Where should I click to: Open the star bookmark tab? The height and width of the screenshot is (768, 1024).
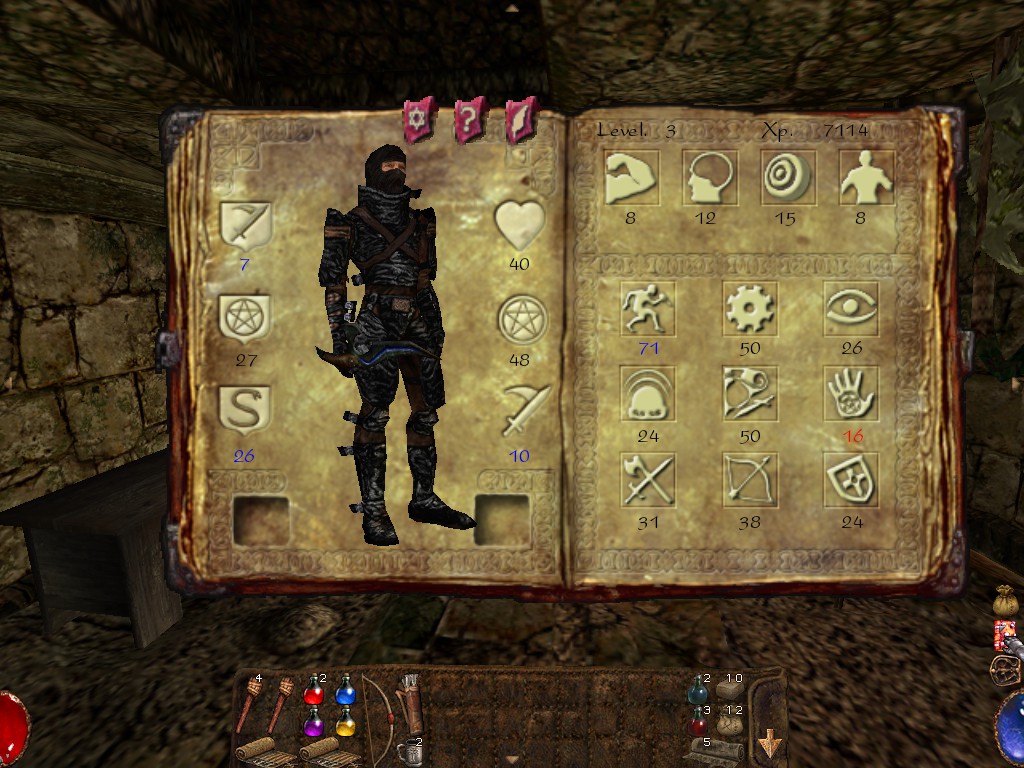click(416, 120)
